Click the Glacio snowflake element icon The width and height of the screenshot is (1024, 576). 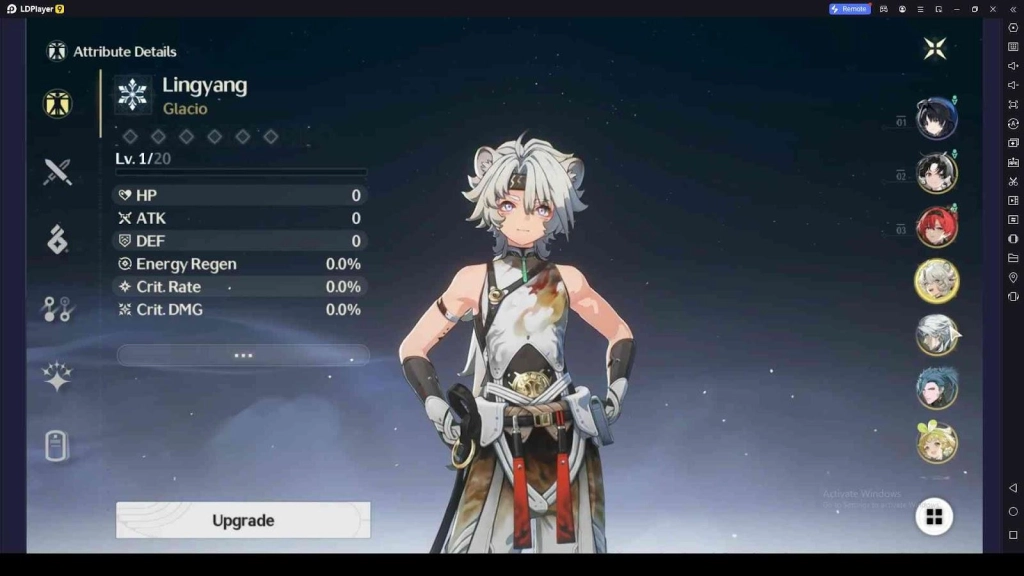click(x=133, y=94)
